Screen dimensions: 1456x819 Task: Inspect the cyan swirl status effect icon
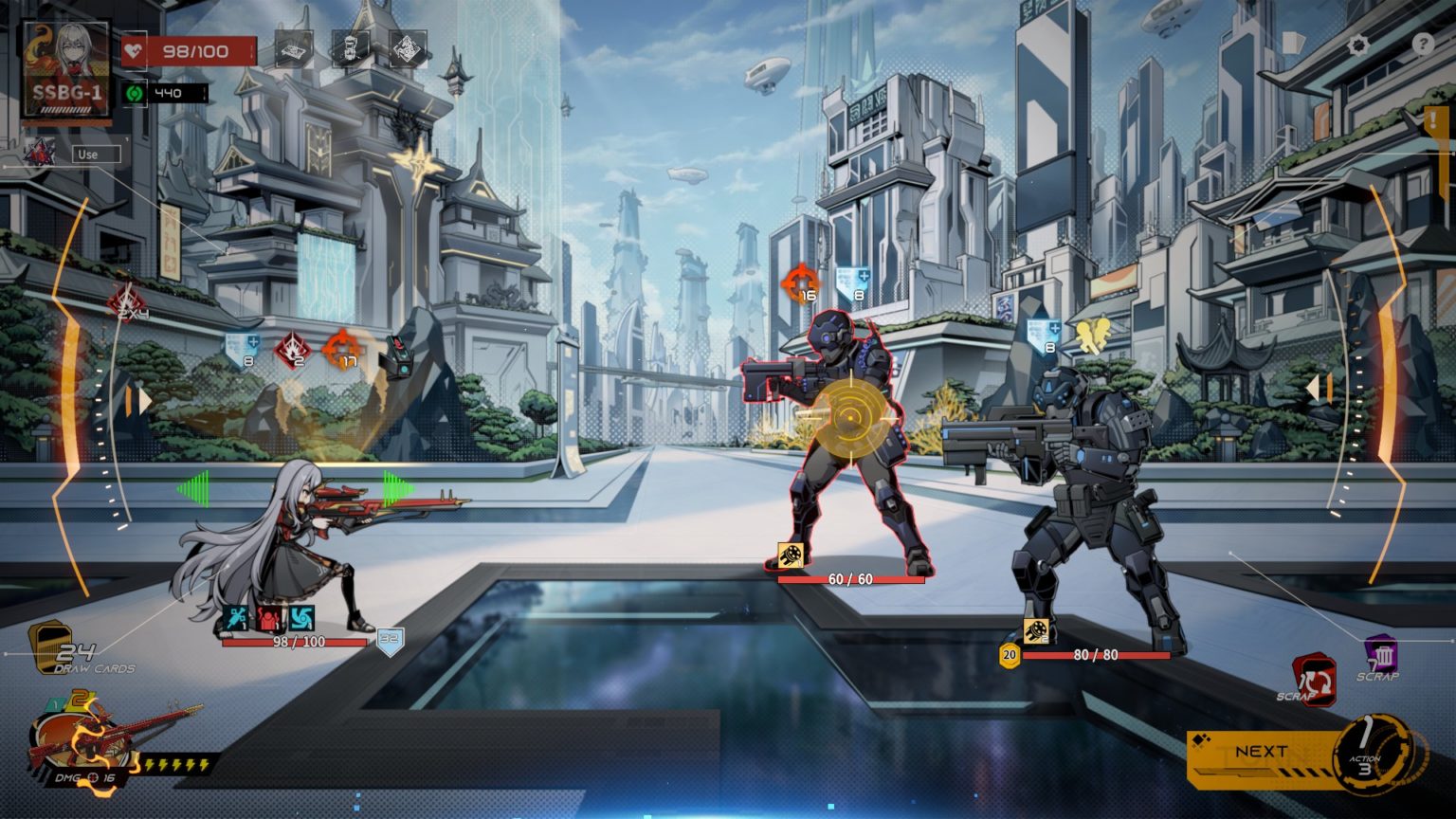[x=301, y=619]
